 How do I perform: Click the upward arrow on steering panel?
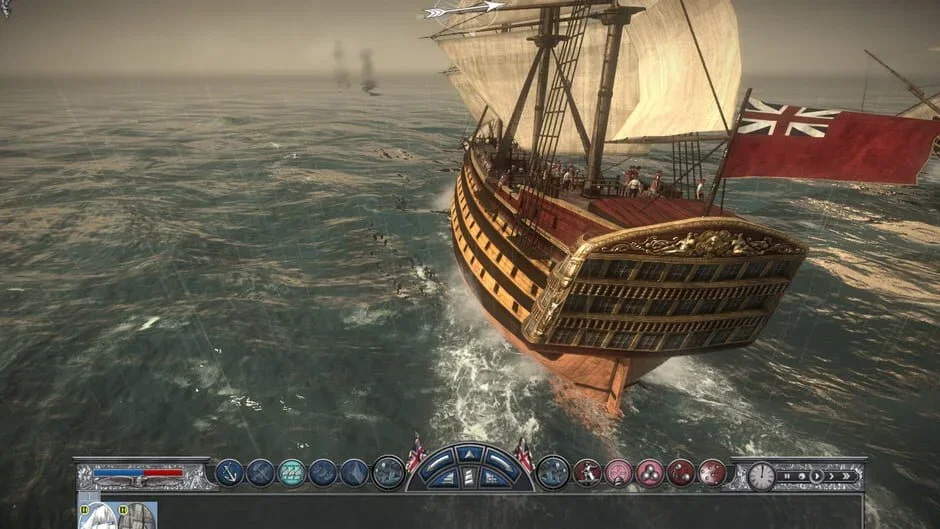click(469, 455)
